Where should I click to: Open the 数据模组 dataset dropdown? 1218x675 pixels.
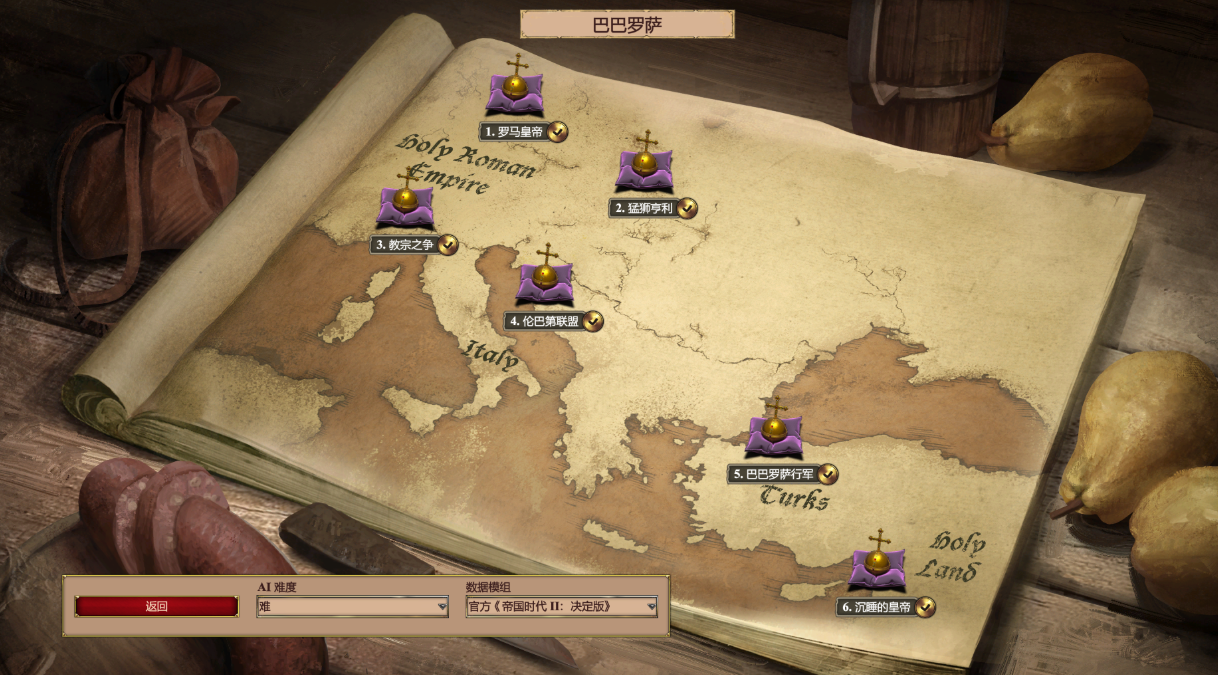pyautogui.click(x=561, y=606)
